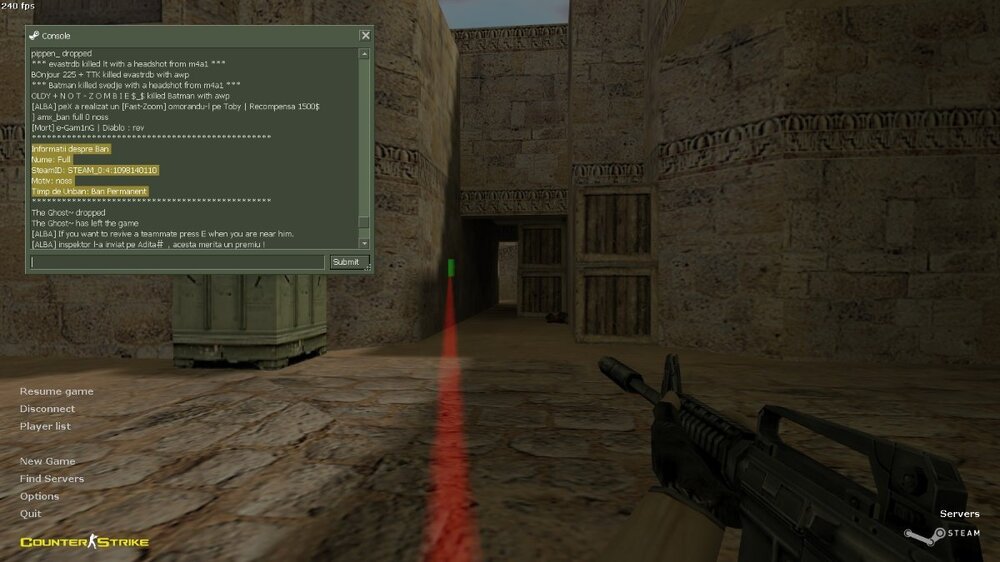Open the Options menu
1000x562 pixels.
40,496
